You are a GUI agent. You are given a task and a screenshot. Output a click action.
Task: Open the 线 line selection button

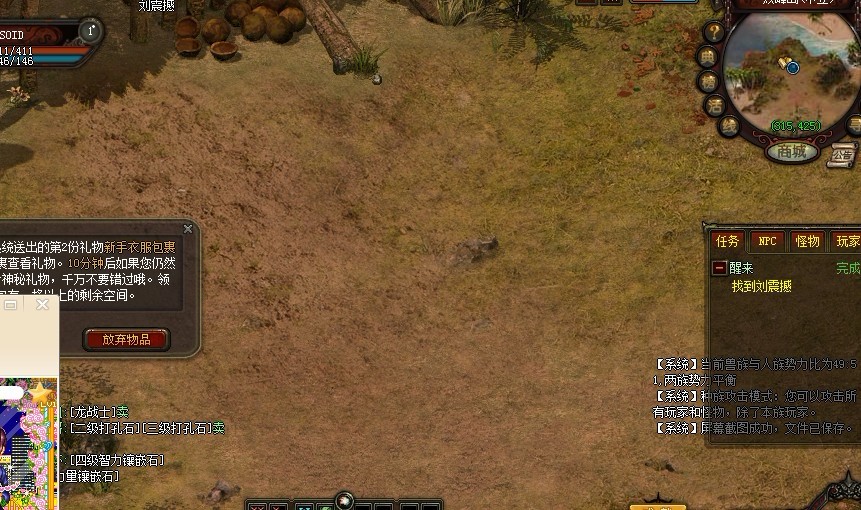[x=729, y=126]
